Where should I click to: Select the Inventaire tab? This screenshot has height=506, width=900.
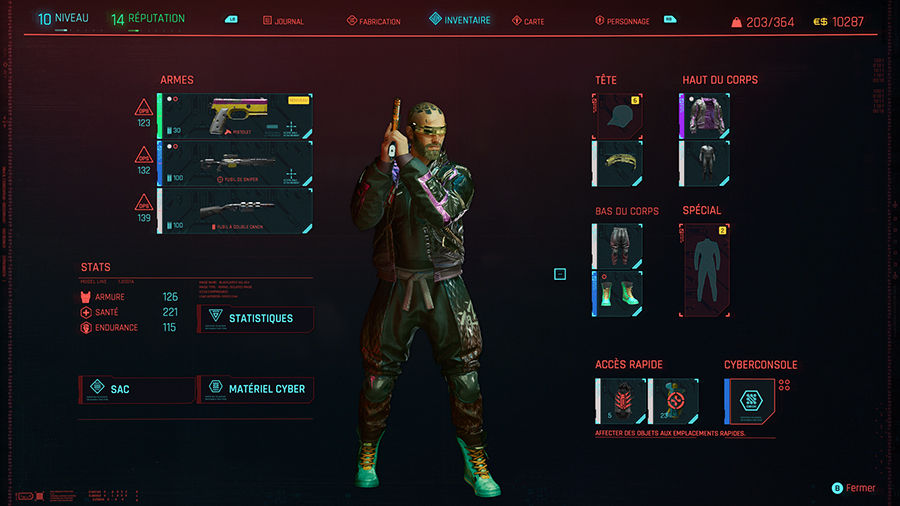pos(460,20)
